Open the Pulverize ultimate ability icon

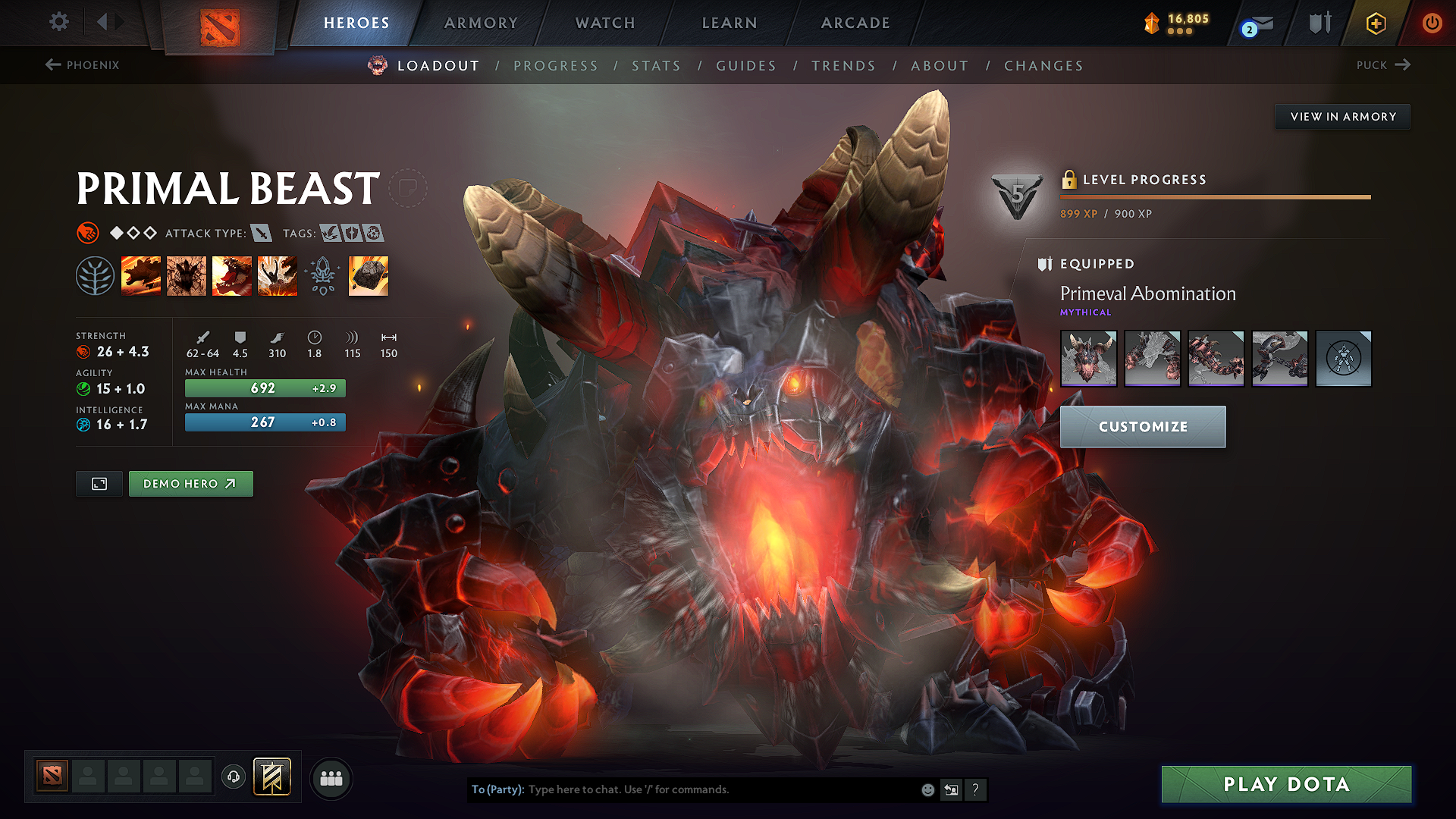[278, 275]
